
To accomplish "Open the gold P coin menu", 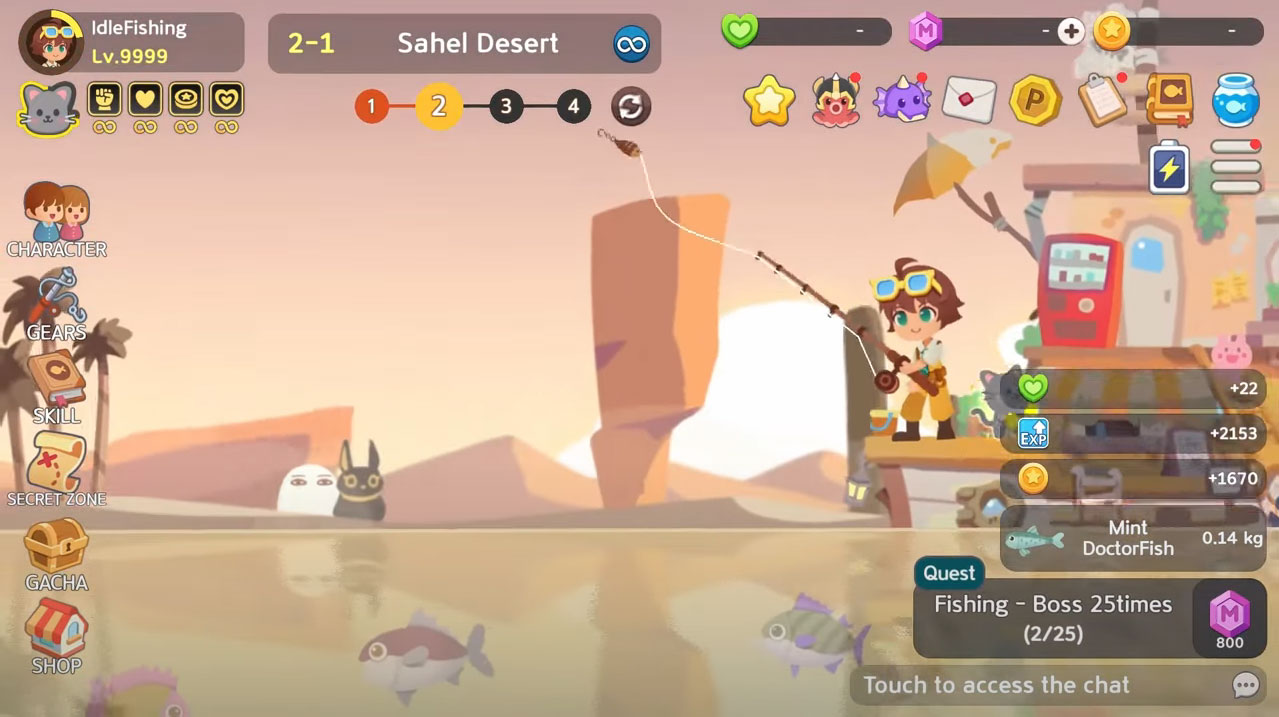I will (1034, 100).
